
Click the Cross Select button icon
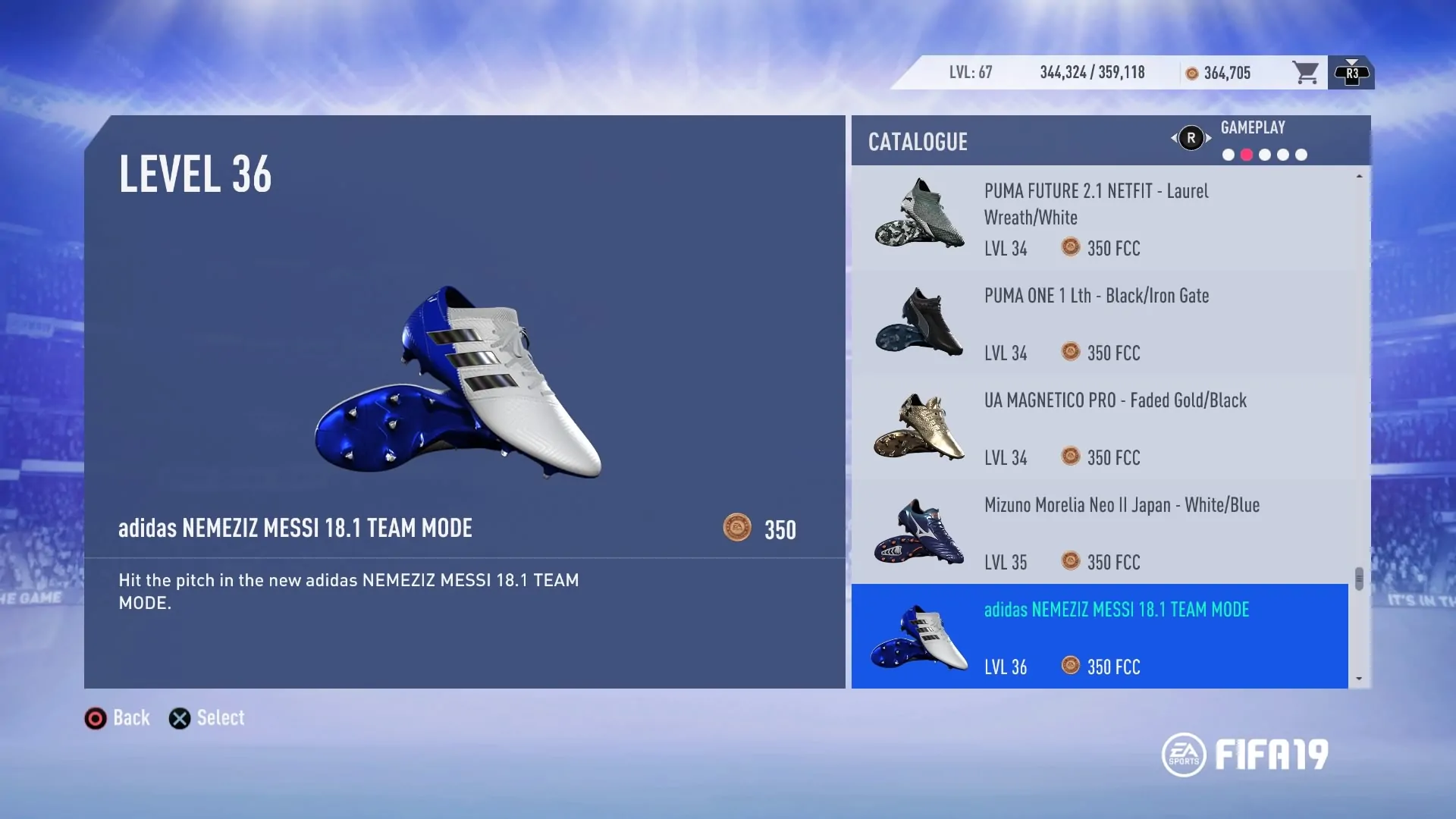(180, 718)
